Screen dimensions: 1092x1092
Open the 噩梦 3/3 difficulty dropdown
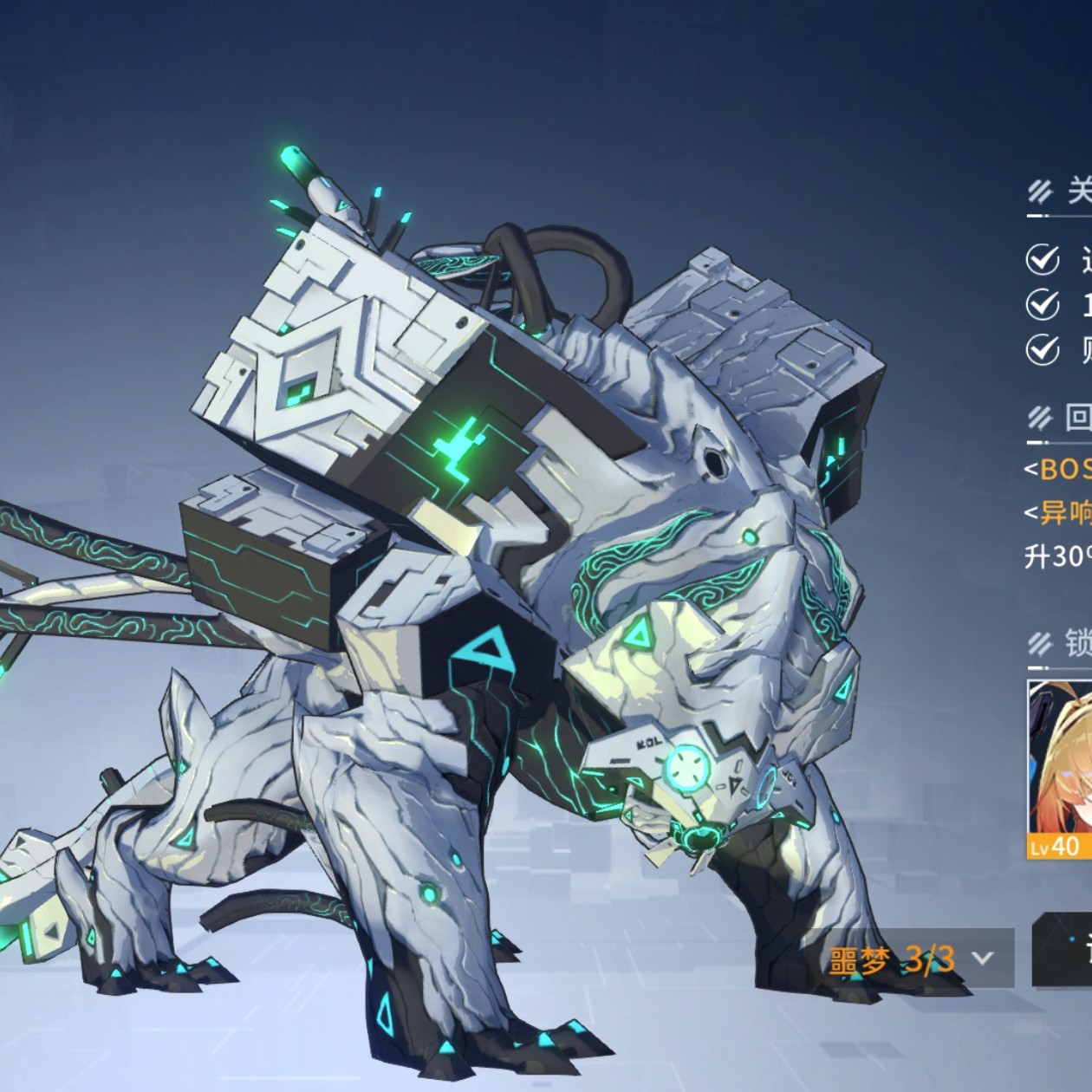pos(911,958)
